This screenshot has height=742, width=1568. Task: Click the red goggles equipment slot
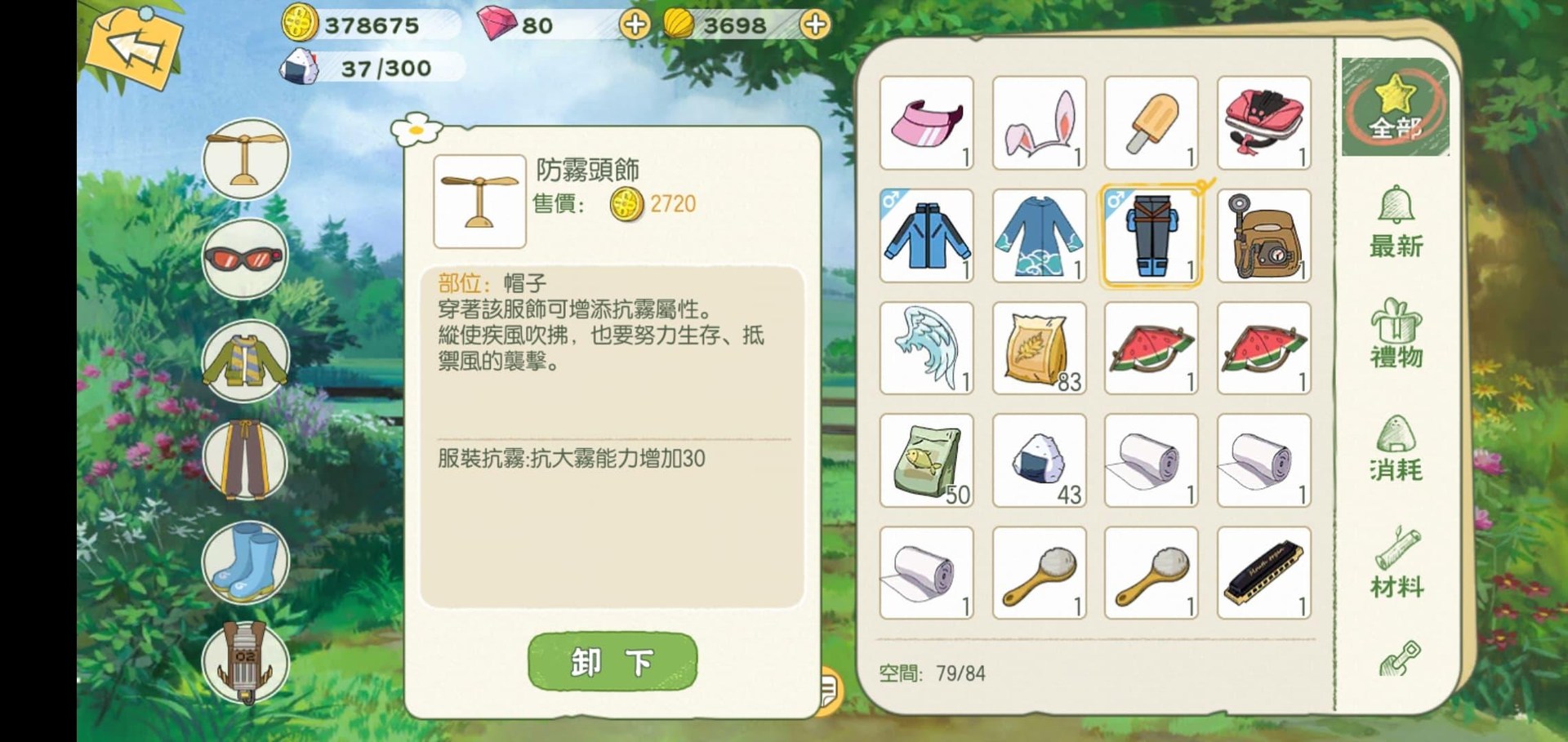(x=245, y=257)
